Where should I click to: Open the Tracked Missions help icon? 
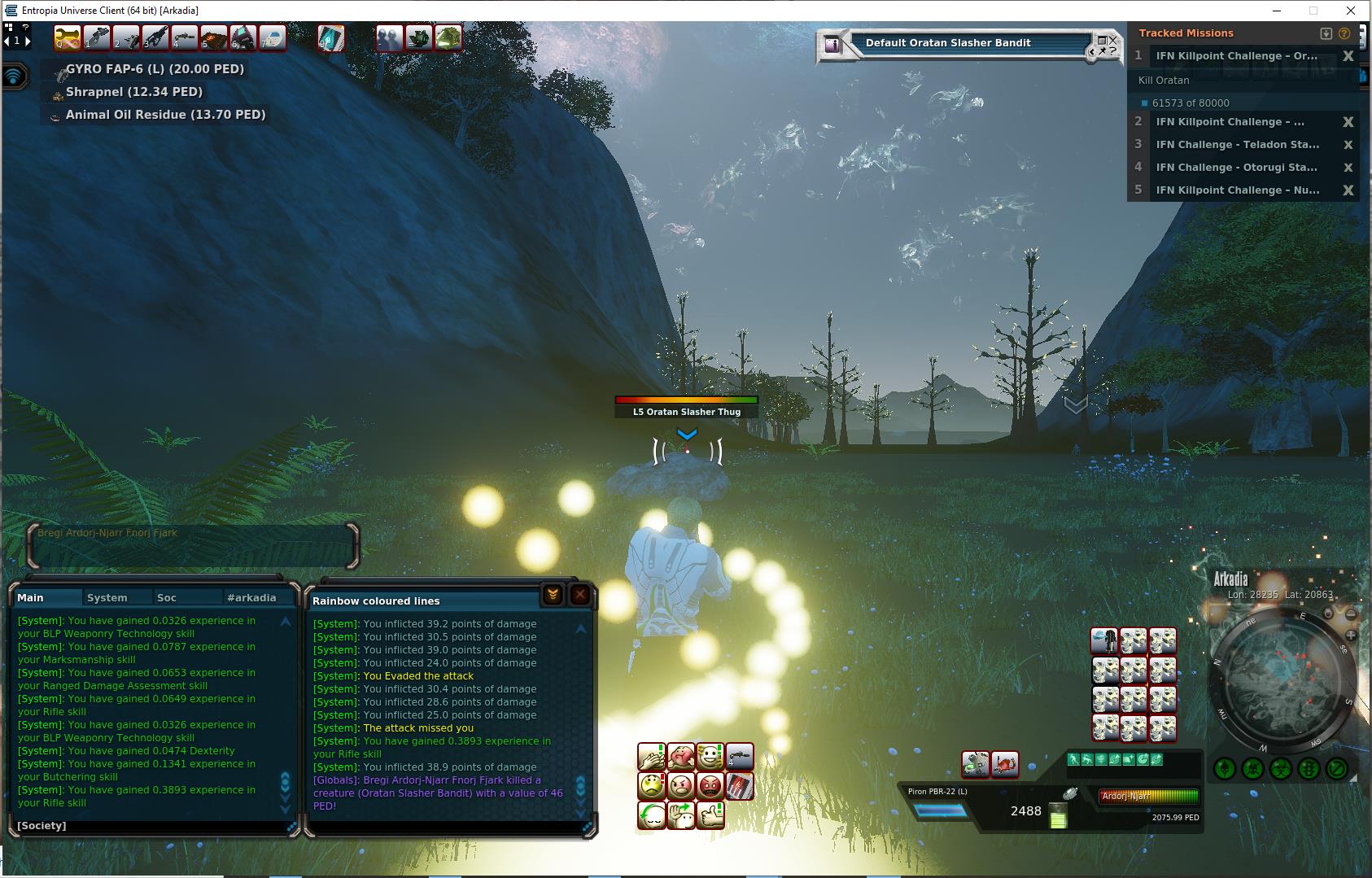click(x=1344, y=33)
